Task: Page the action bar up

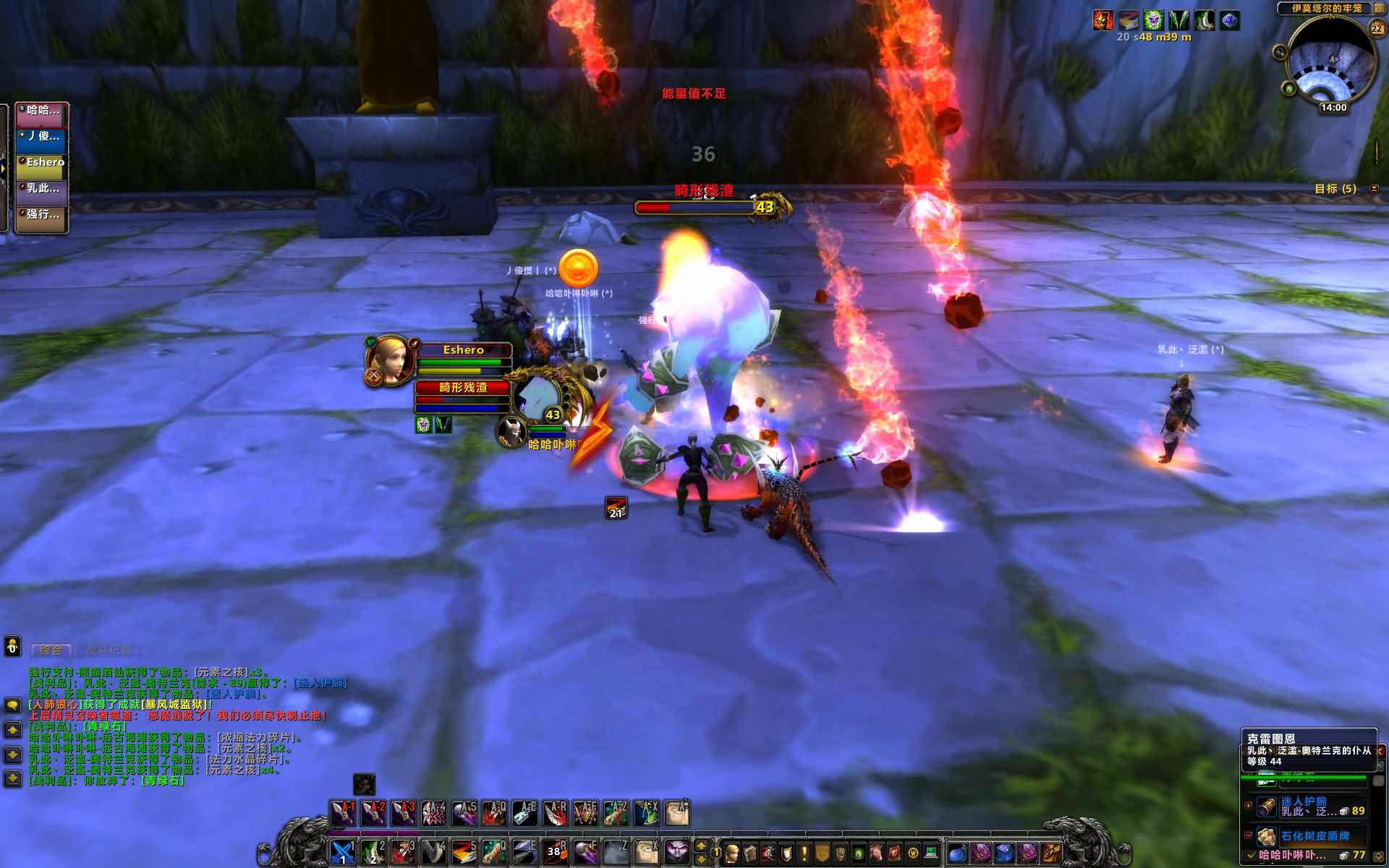Action: [x=701, y=845]
